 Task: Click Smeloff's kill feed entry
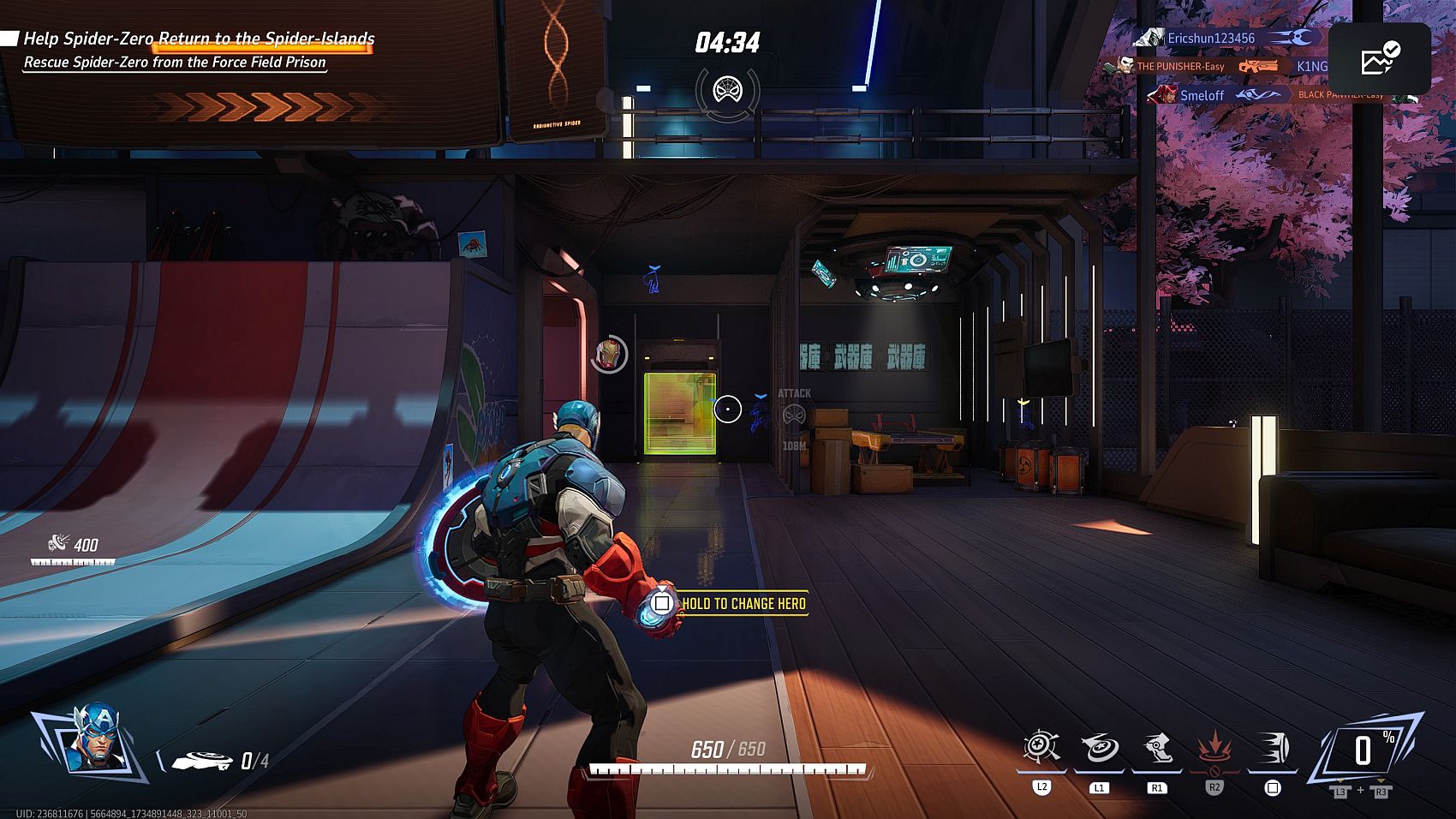coord(1202,95)
